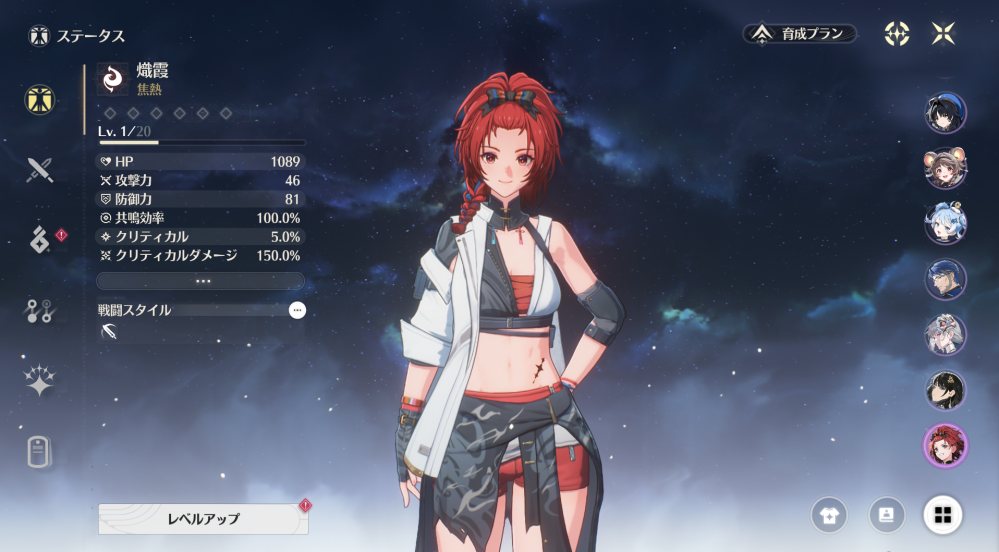Choose the black-haired side-profile character portrait

coord(945,391)
